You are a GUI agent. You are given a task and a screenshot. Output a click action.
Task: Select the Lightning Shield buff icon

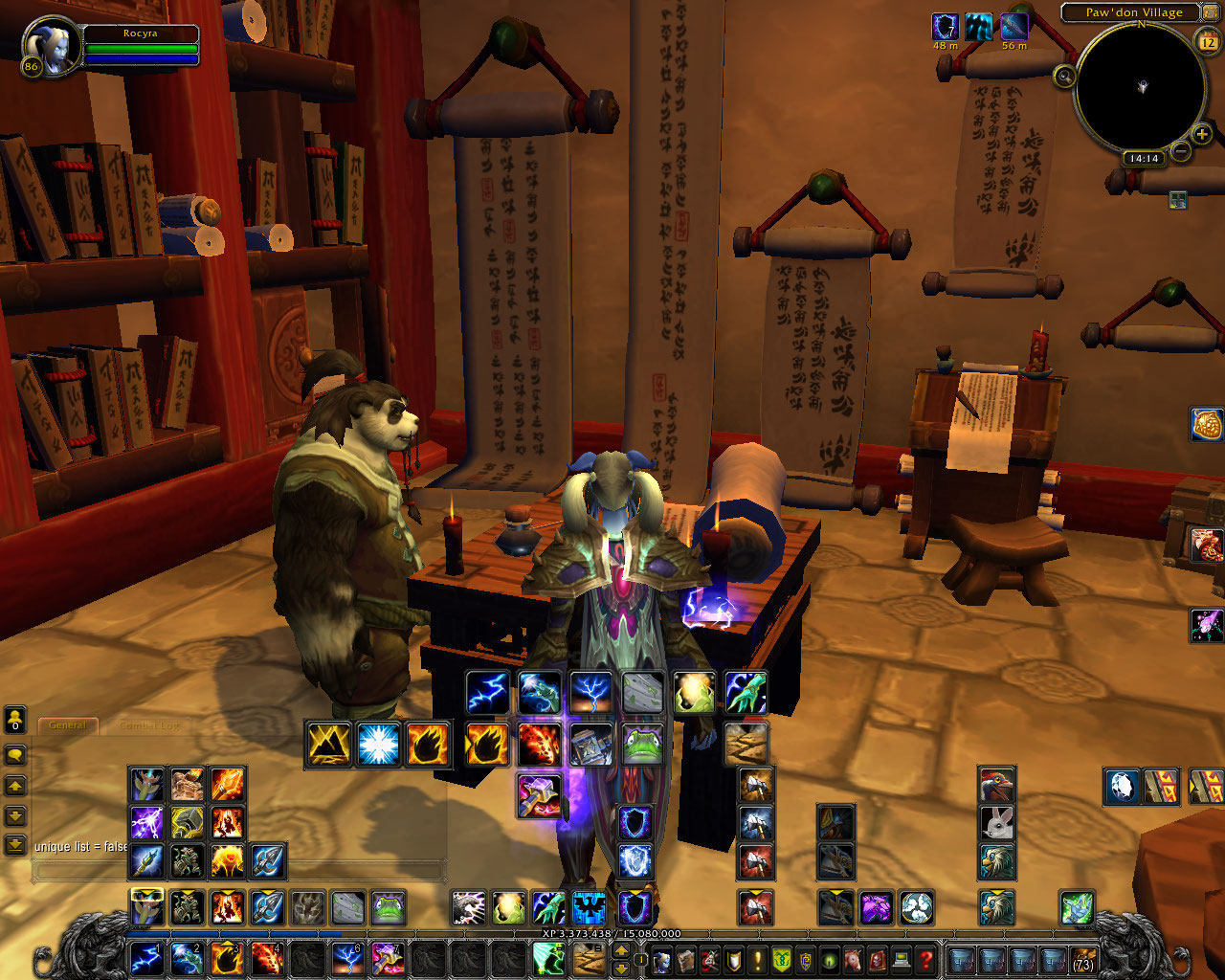pos(945,26)
